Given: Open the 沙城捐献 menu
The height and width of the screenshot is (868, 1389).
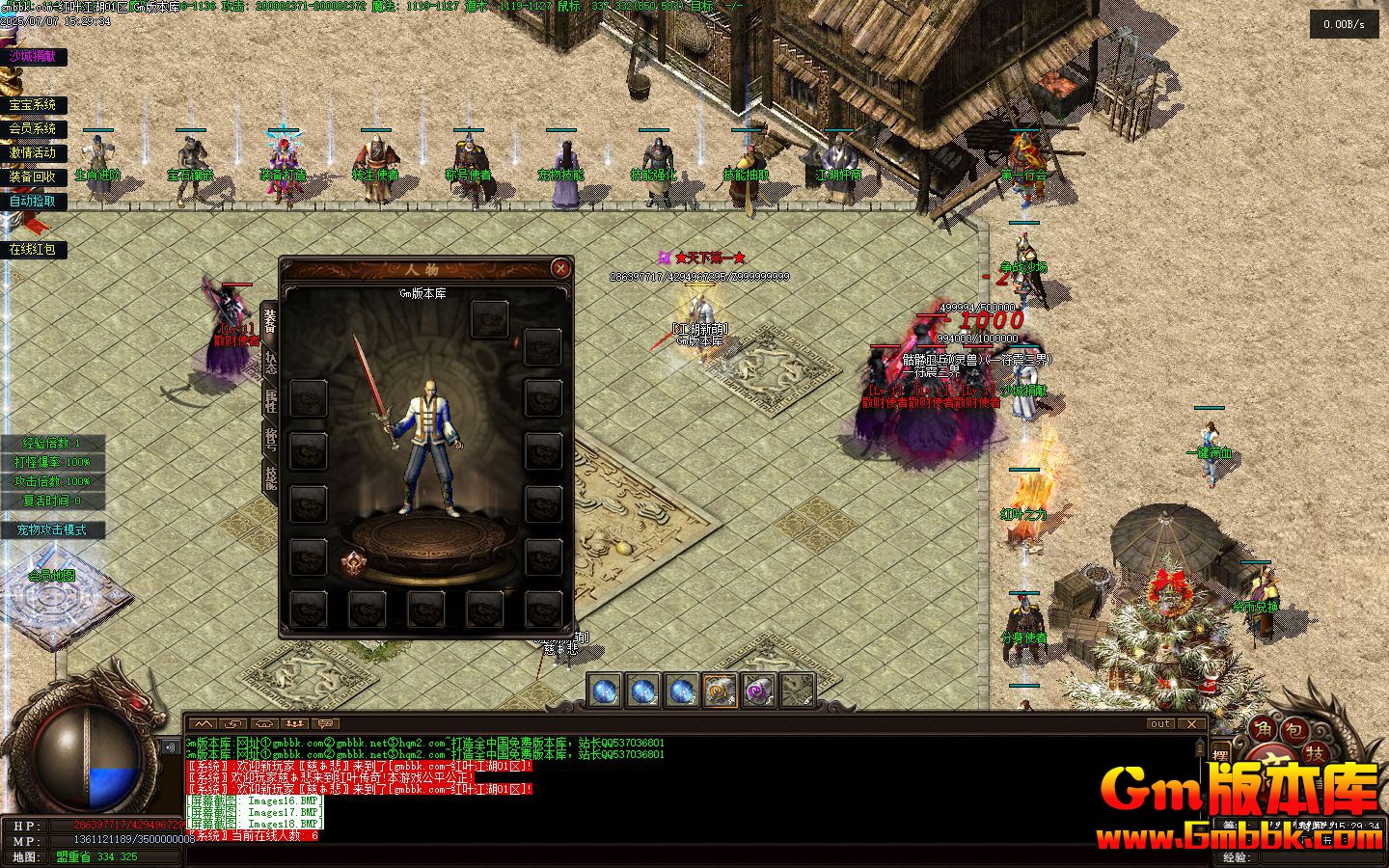Looking at the screenshot, I should point(33,57).
